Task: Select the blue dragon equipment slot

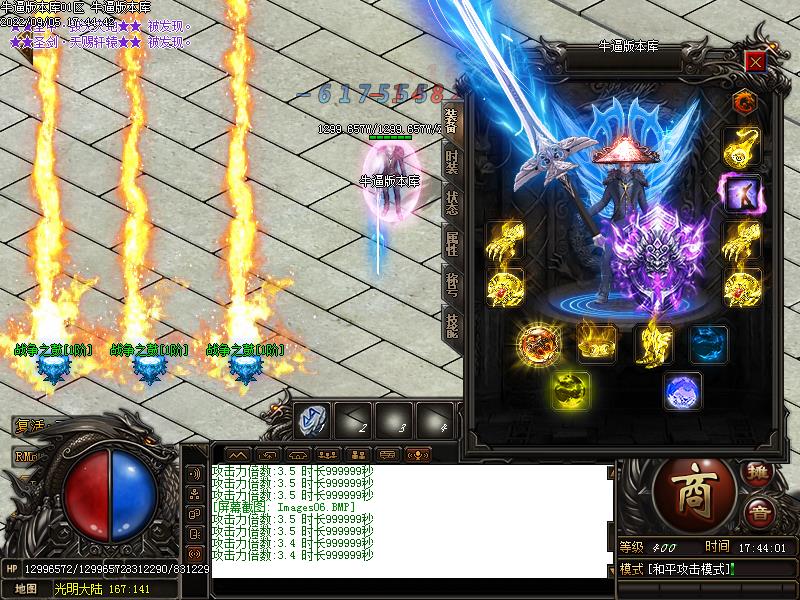Action: tap(708, 343)
